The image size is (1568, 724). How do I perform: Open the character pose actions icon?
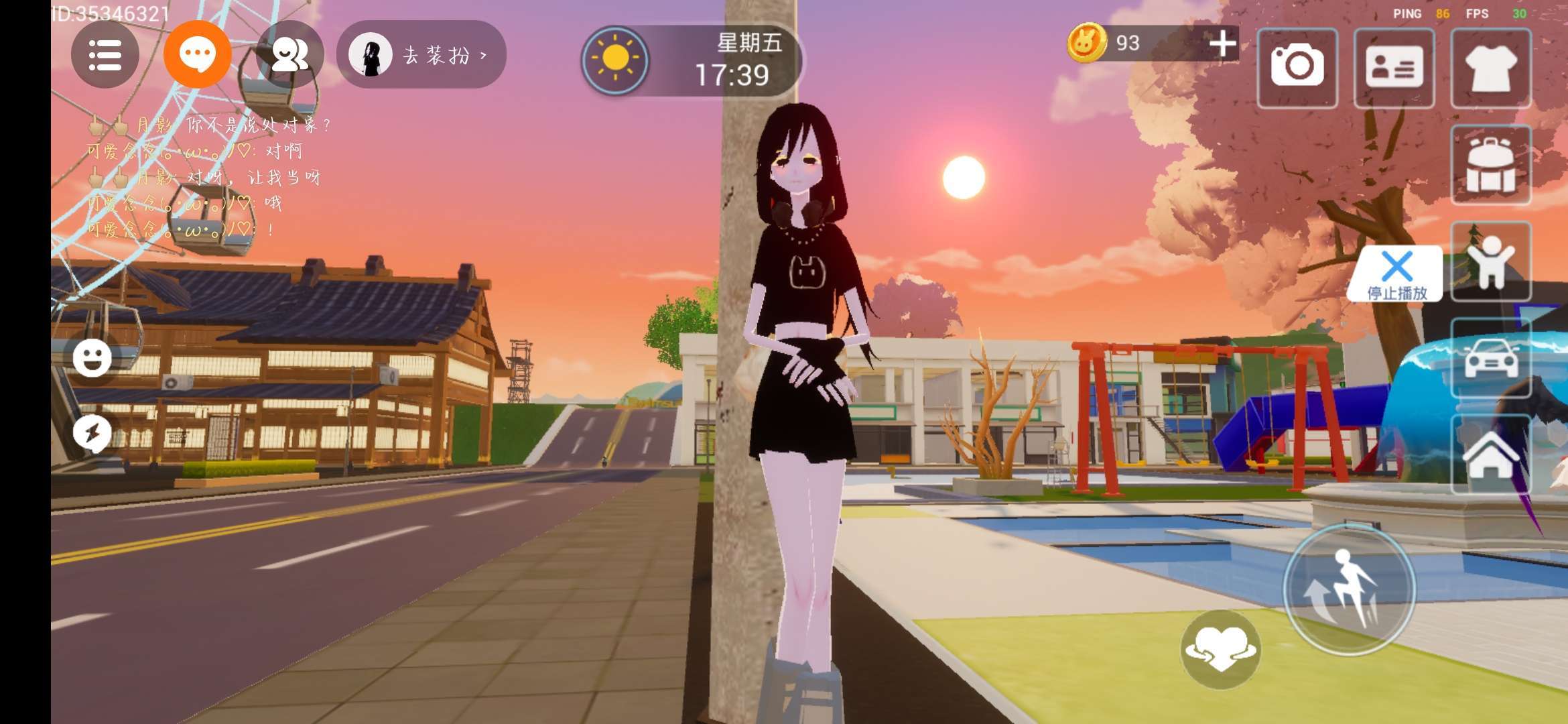(1490, 261)
